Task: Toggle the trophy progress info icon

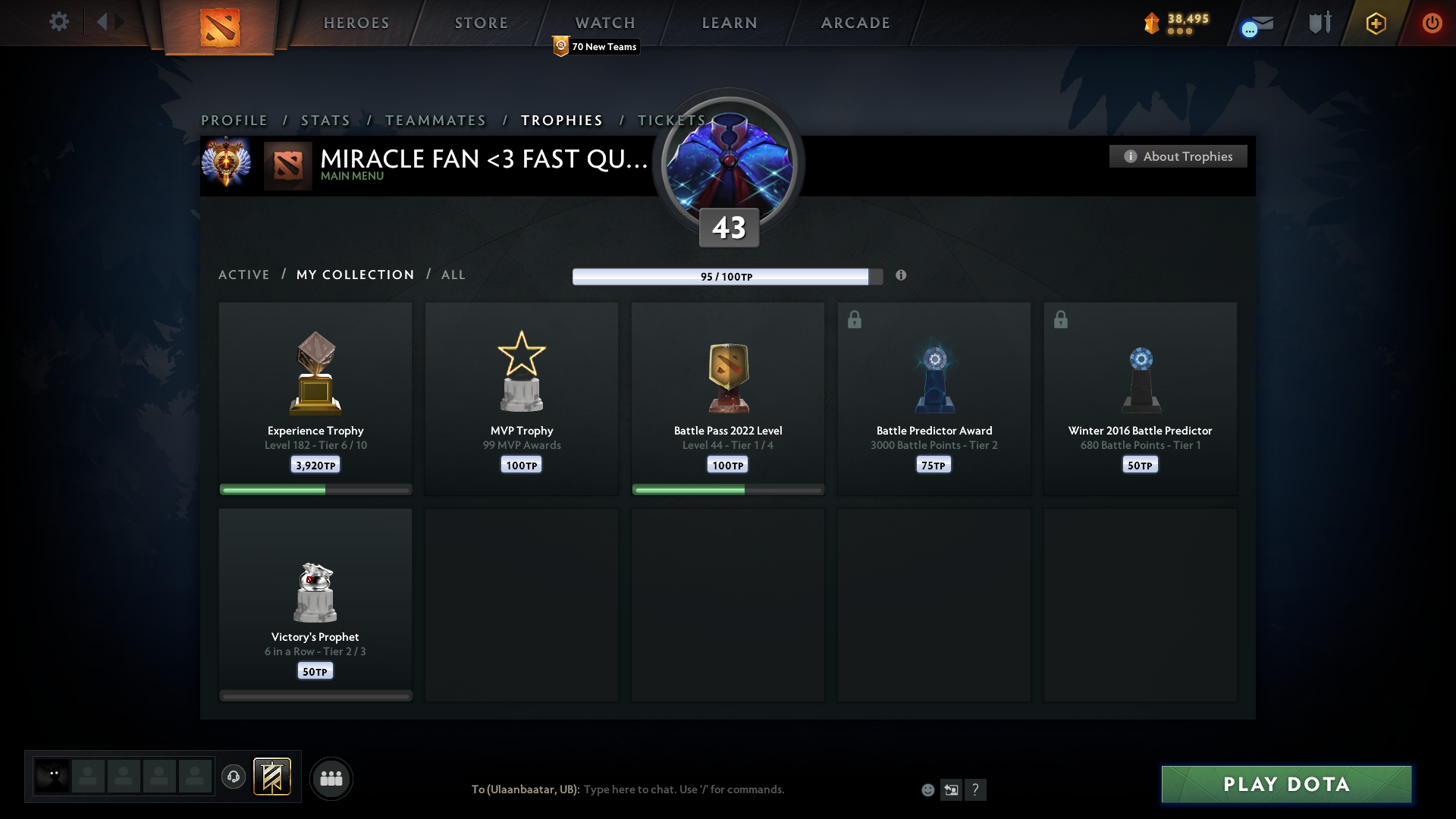Action: tap(902, 276)
